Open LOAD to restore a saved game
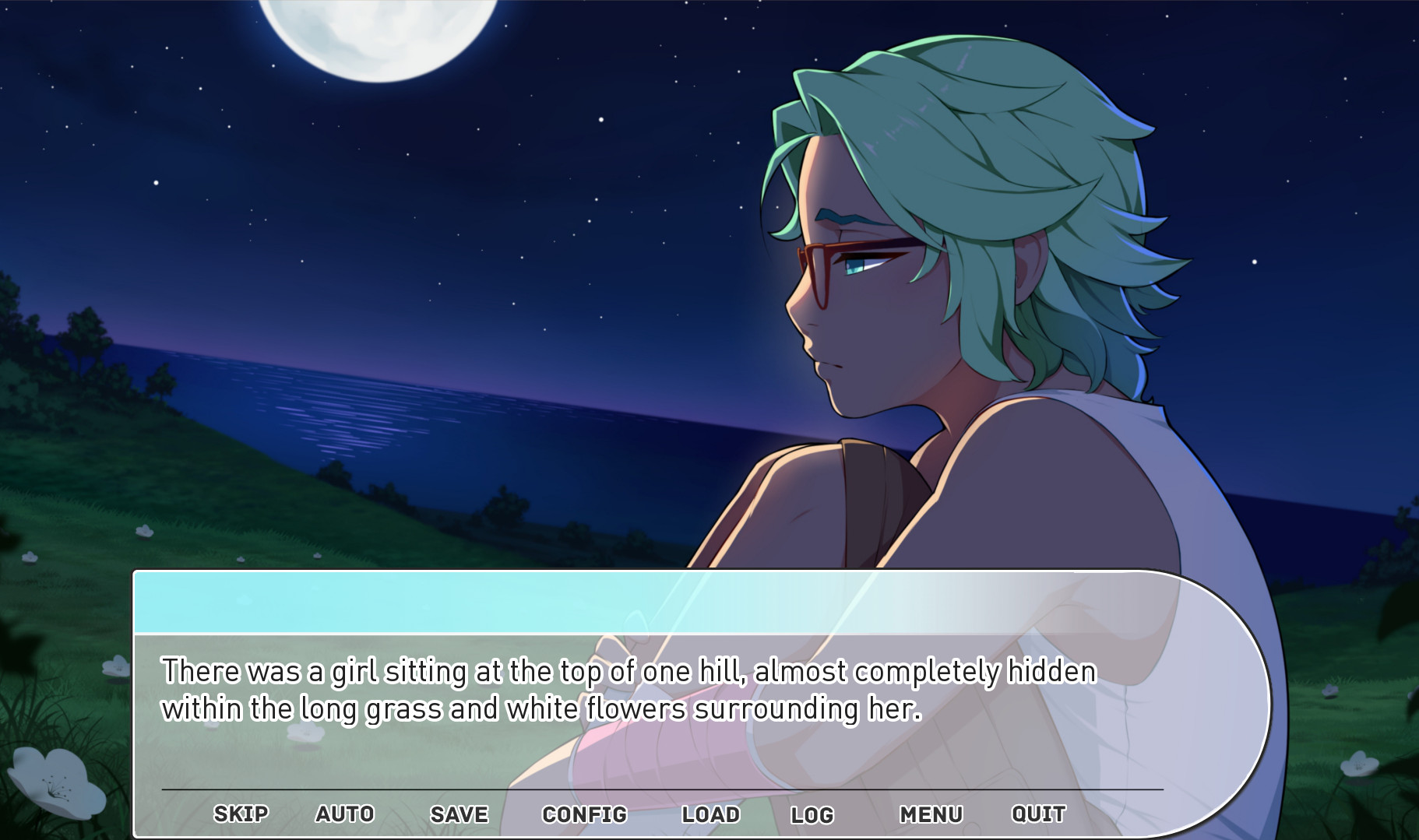This screenshot has height=840, width=1419. [x=709, y=814]
